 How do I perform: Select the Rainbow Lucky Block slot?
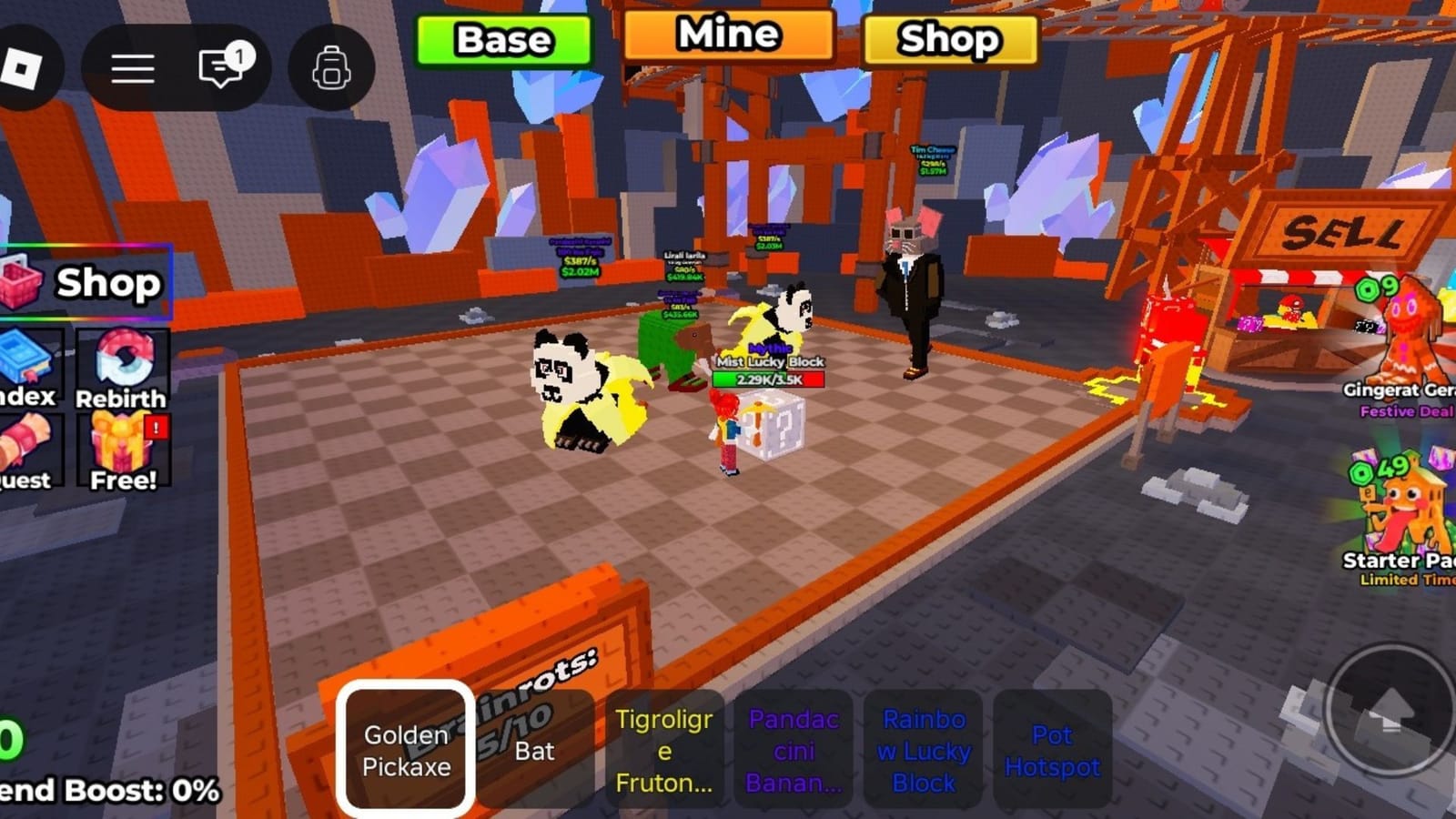(922, 748)
